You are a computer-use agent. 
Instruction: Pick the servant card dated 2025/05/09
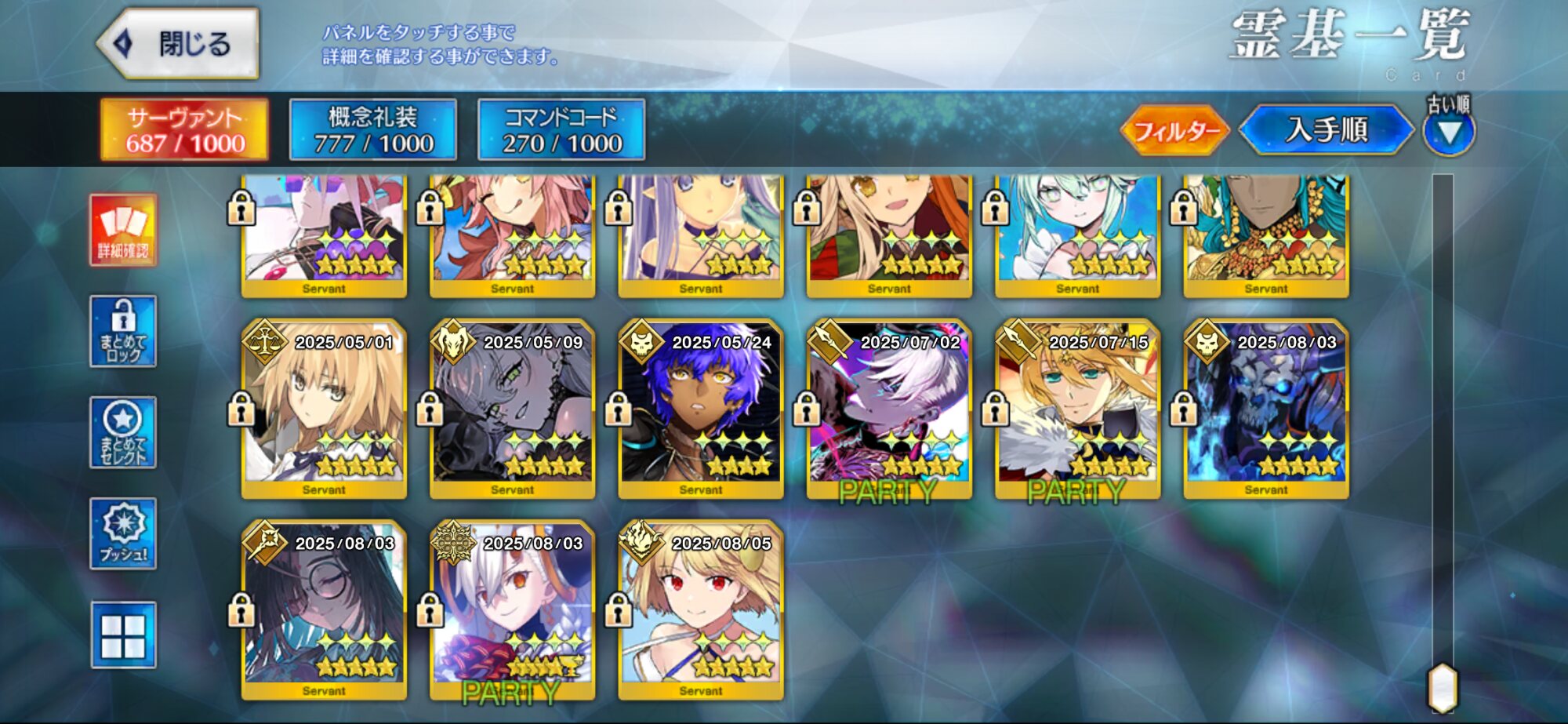513,409
